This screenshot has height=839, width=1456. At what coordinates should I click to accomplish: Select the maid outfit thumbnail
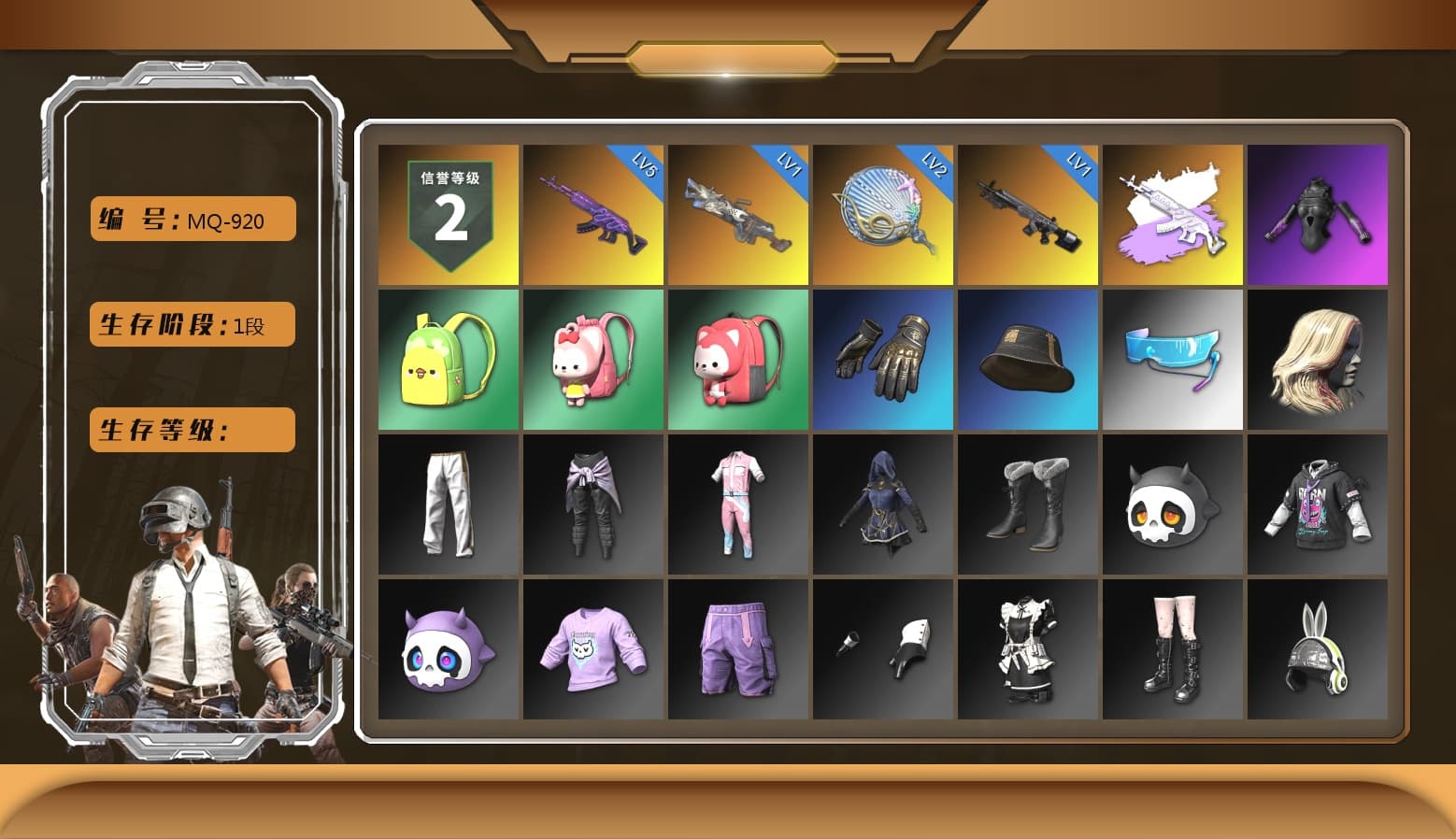1028,649
